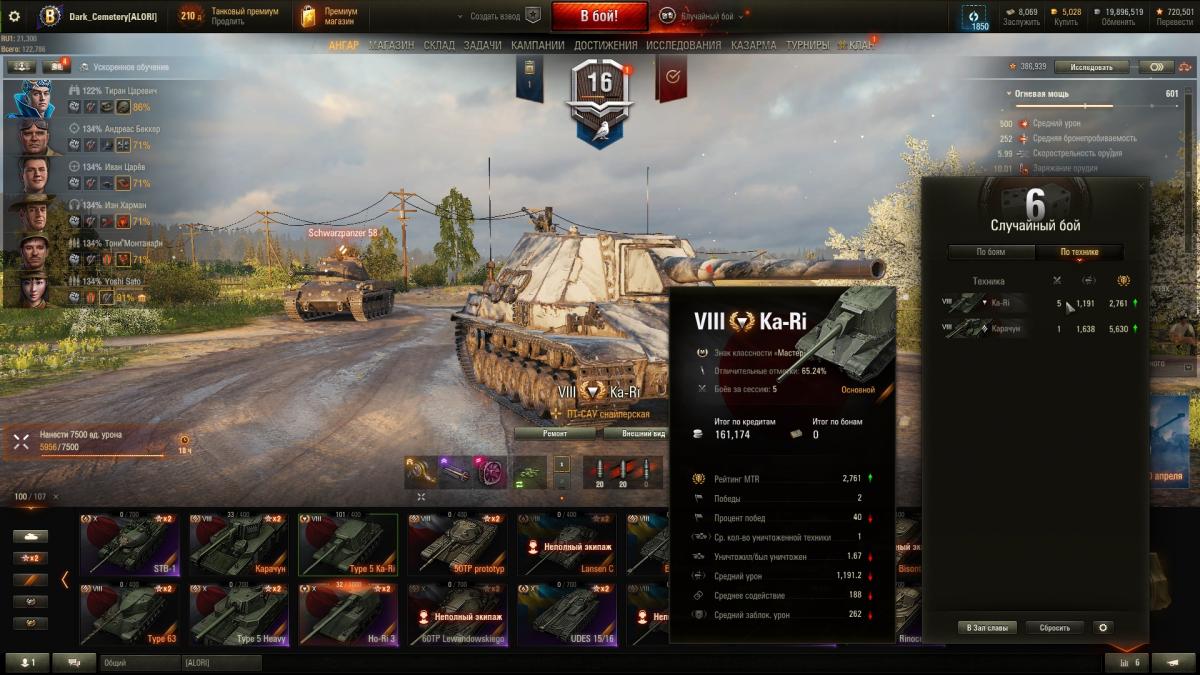Viewport: 1200px width, 675px height.
Task: Pick the UDES 15/16 tank card
Action: coord(566,615)
